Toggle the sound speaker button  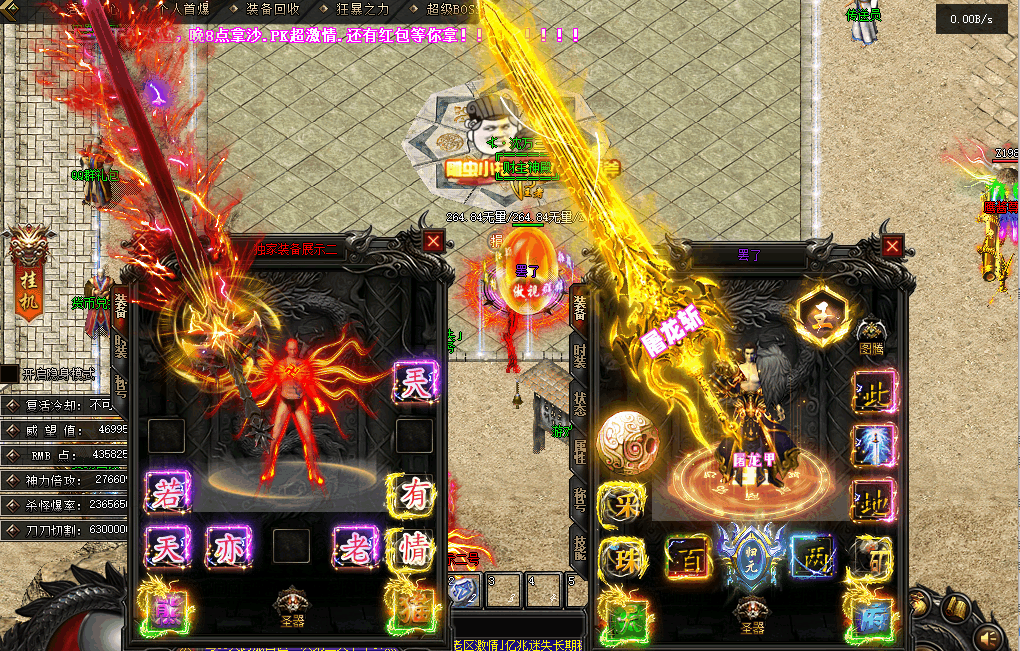tap(990, 637)
